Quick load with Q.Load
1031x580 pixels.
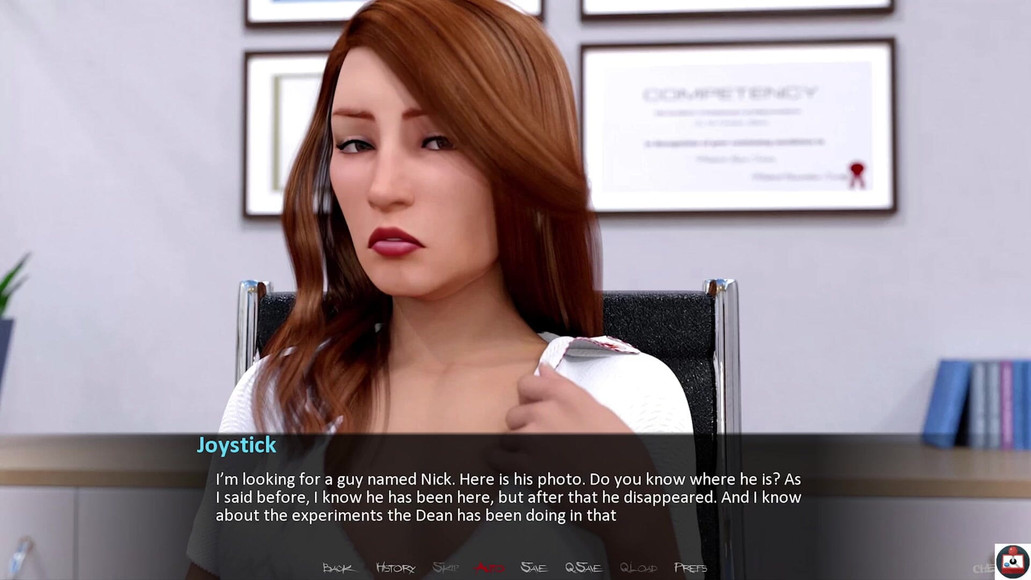[x=638, y=568]
